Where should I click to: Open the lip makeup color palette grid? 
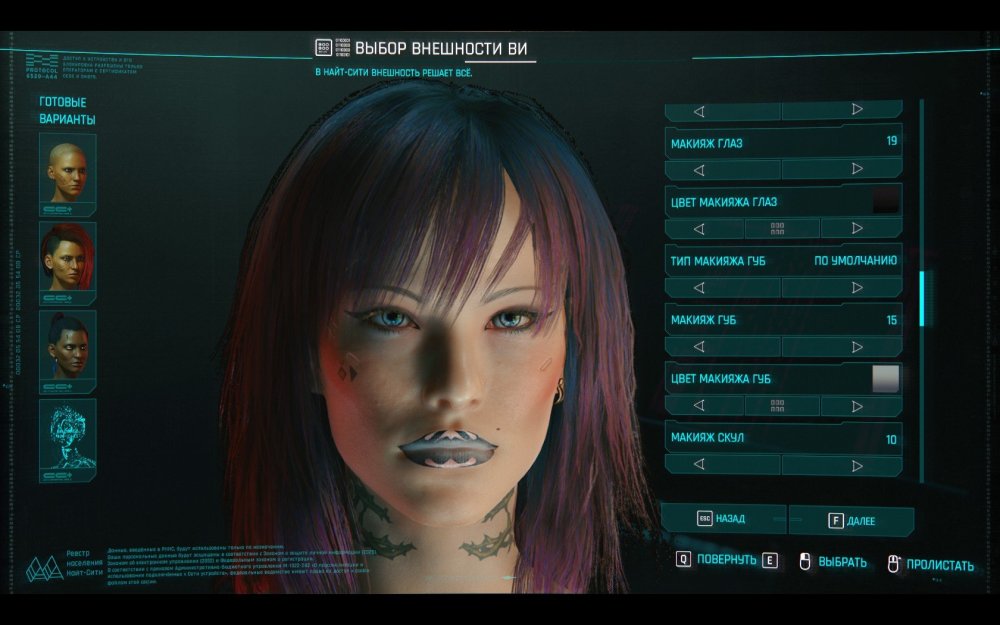pyautogui.click(x=778, y=406)
